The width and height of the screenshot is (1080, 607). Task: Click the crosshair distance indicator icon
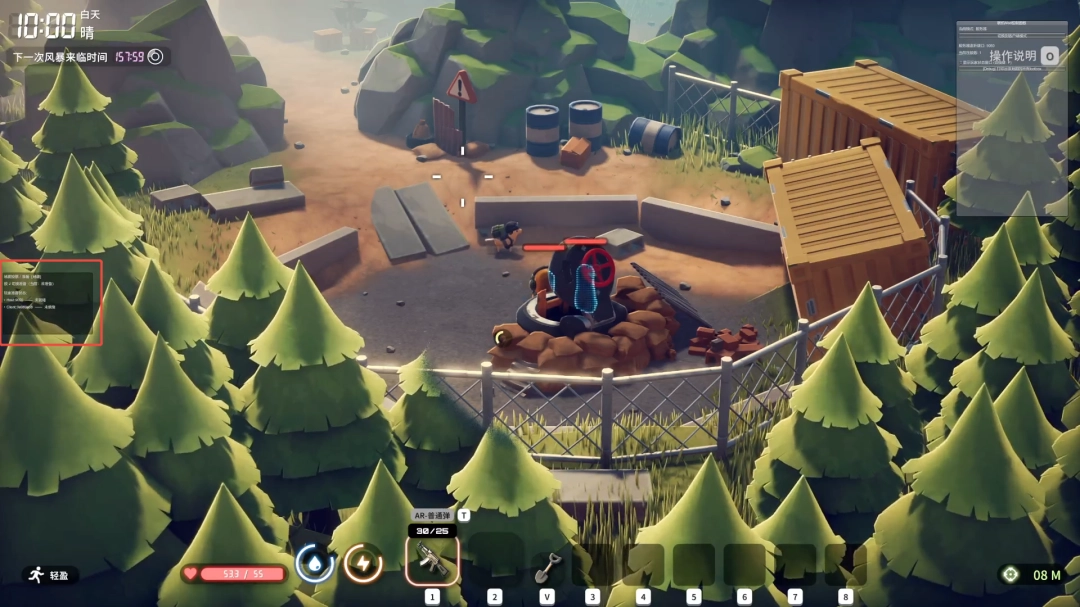point(1011,575)
